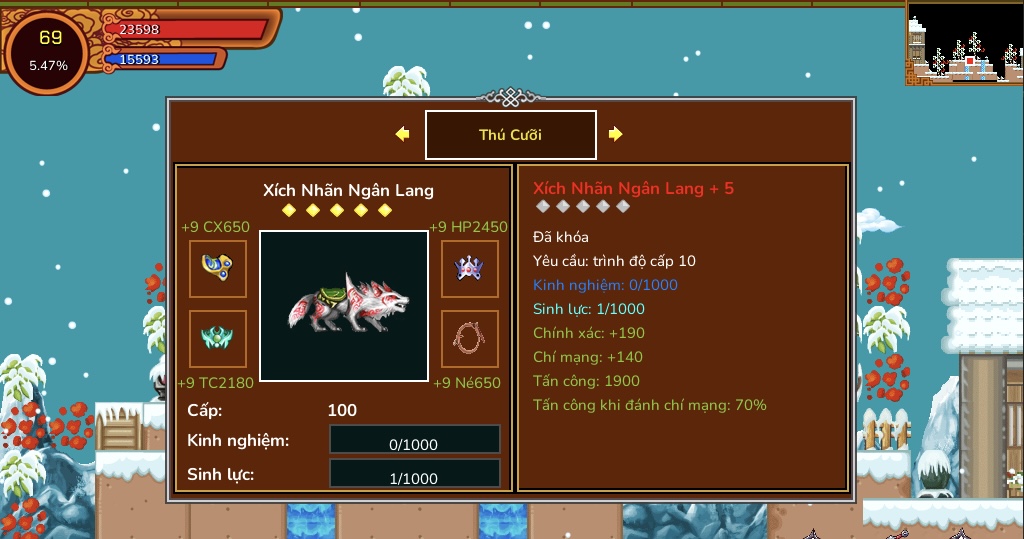Click the right yellow arrow beside Thú Cưới
This screenshot has height=539, width=1024.
616,134
